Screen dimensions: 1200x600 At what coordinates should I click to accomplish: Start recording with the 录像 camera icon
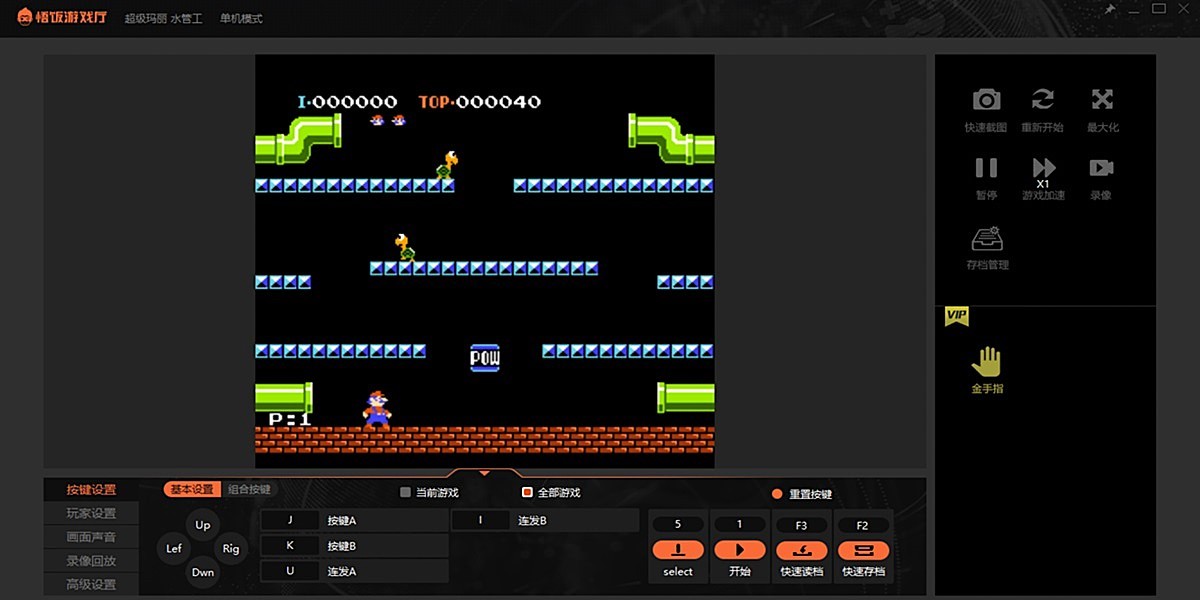[1101, 168]
